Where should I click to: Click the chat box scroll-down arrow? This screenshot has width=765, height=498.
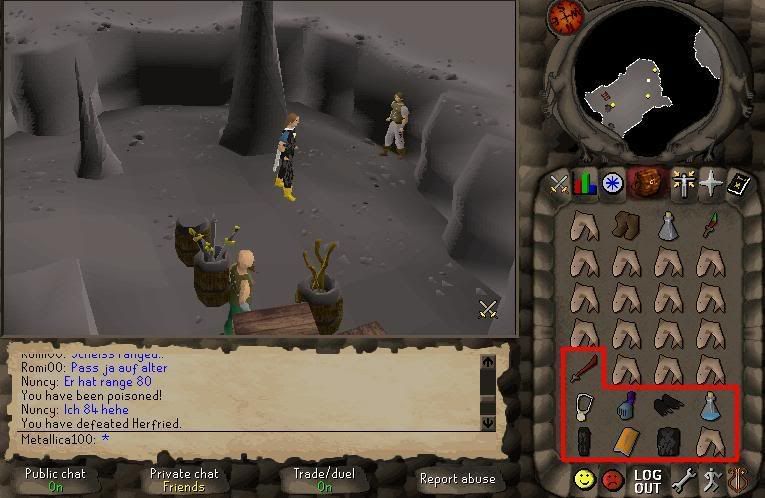tap(488, 423)
